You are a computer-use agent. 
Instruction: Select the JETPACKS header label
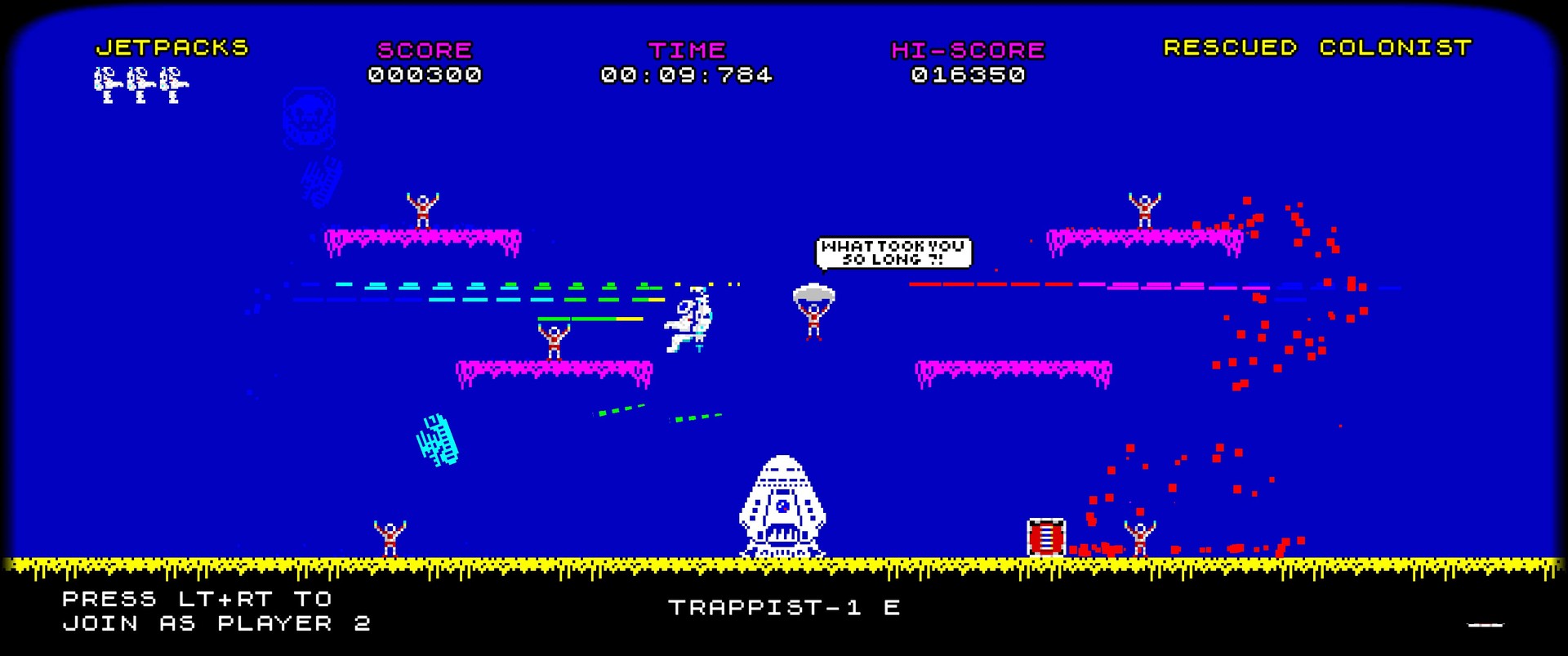pos(171,48)
